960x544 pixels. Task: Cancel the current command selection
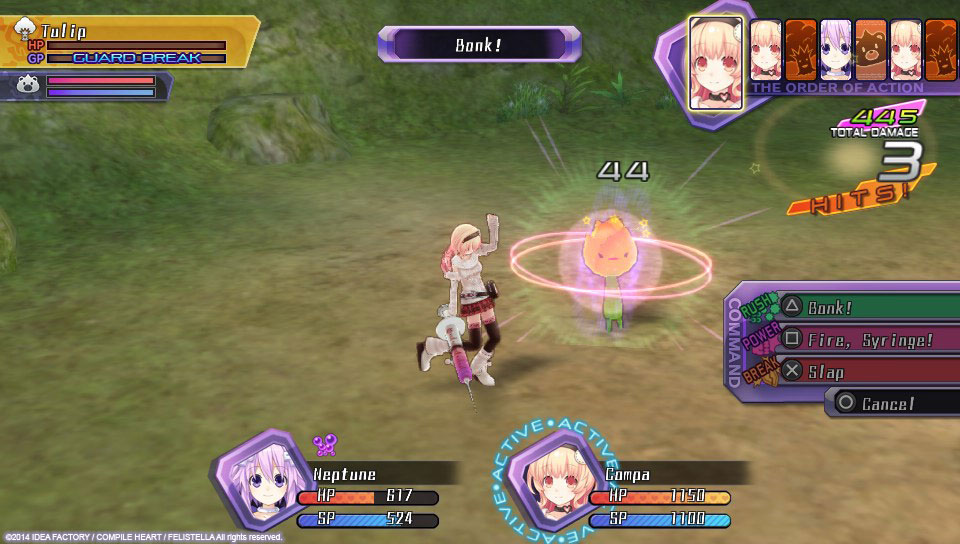(x=890, y=403)
